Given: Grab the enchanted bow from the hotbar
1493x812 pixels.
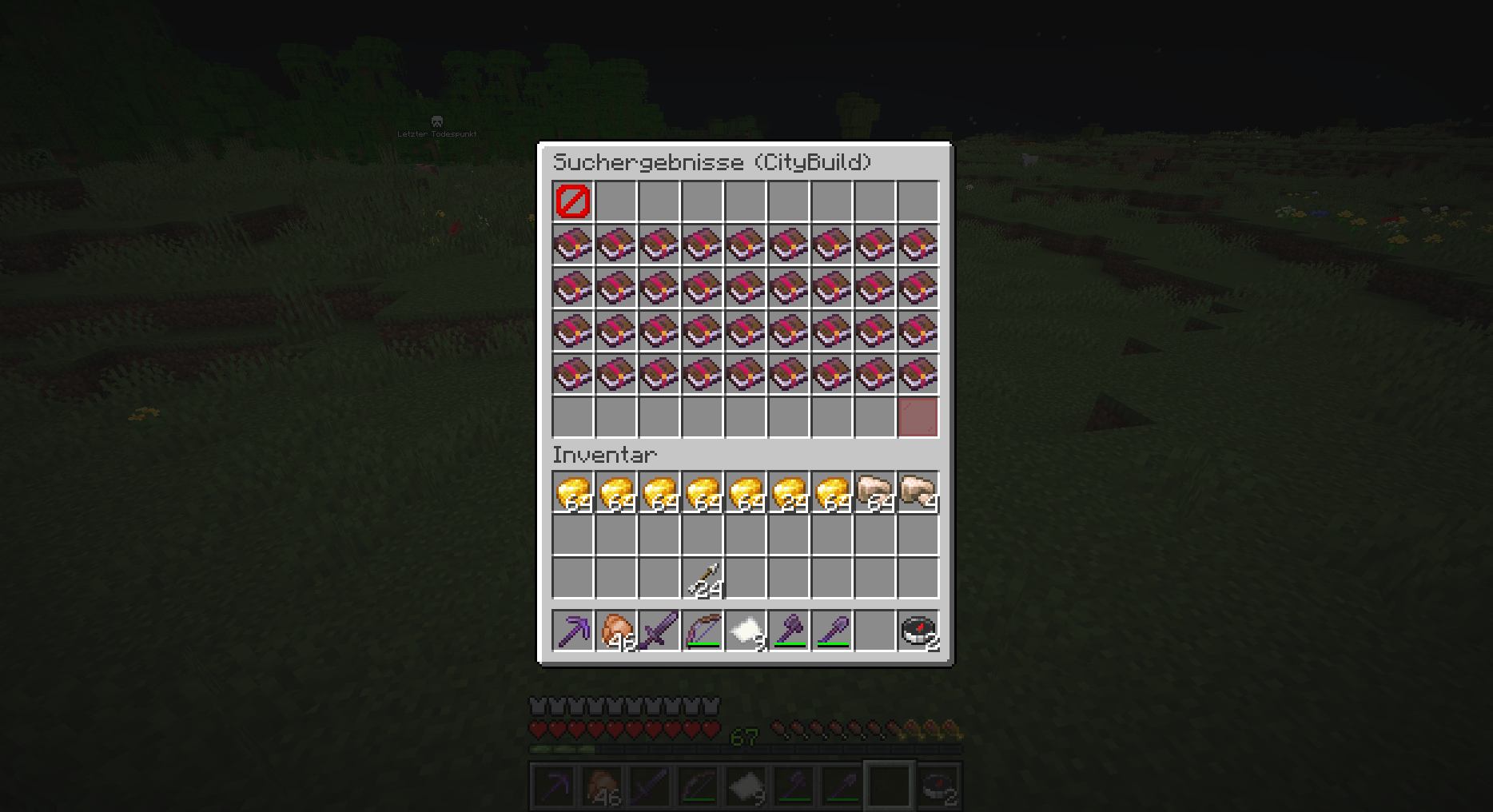Looking at the screenshot, I should pos(702,631).
